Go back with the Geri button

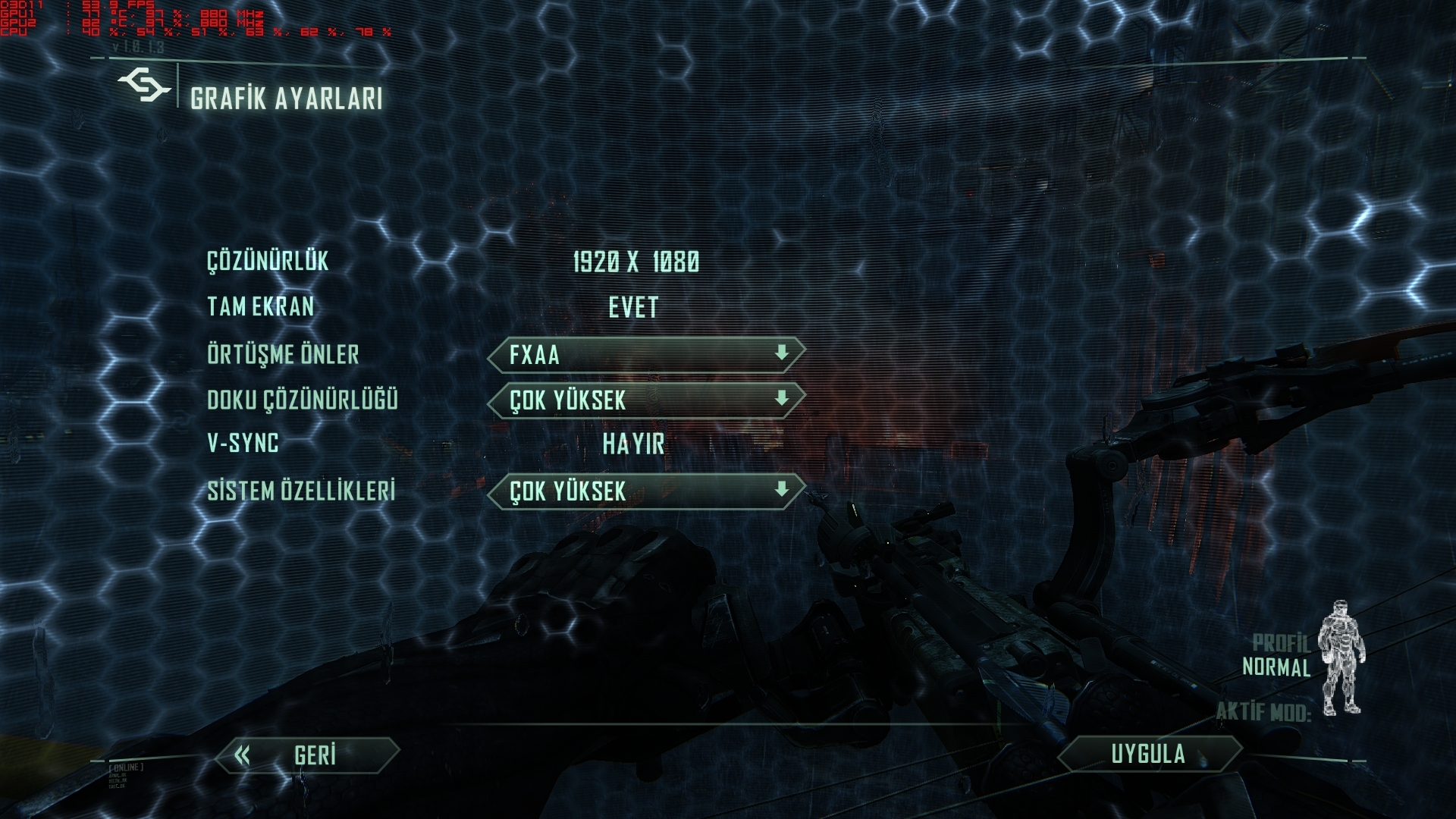(x=307, y=755)
